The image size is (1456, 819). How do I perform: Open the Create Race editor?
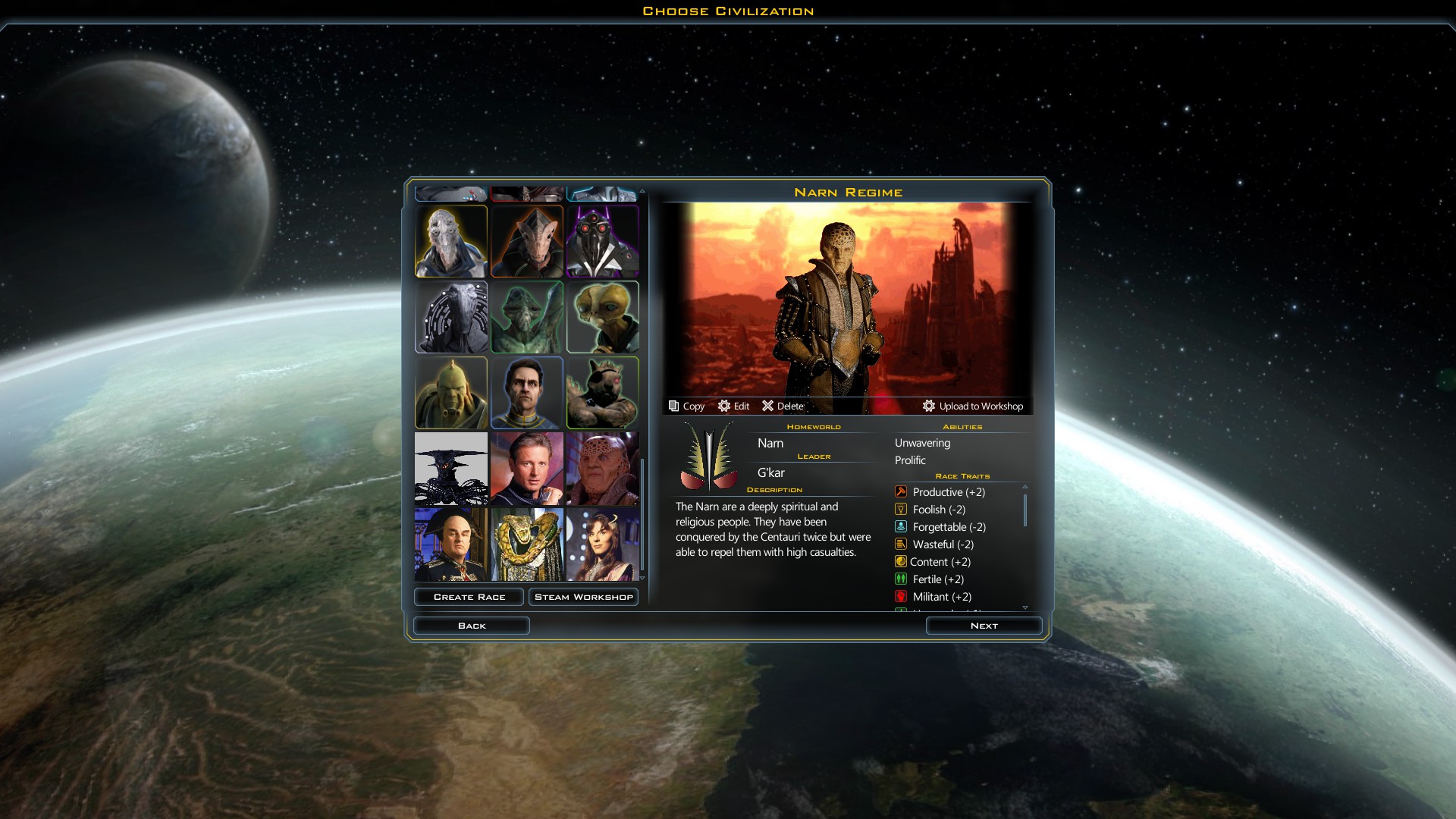(x=469, y=597)
